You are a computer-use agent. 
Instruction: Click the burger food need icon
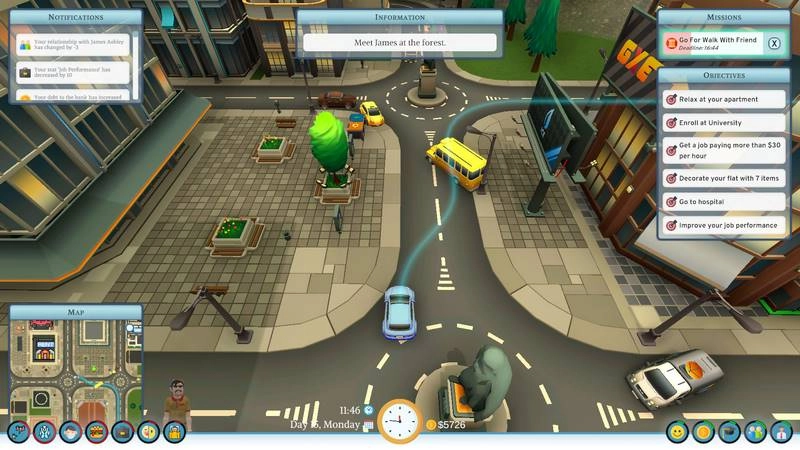pos(97,433)
